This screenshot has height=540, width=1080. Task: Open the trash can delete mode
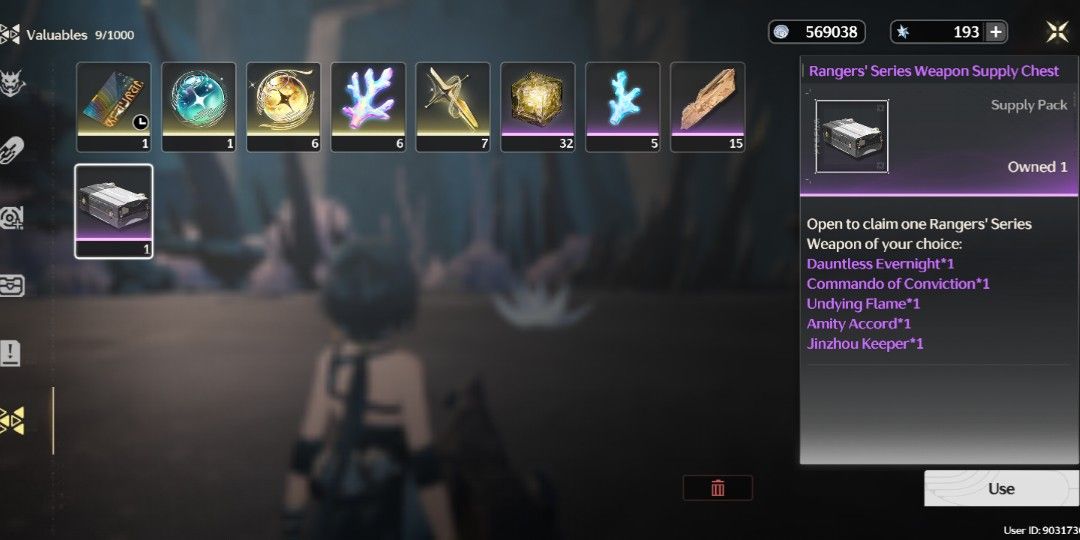pyautogui.click(x=717, y=488)
